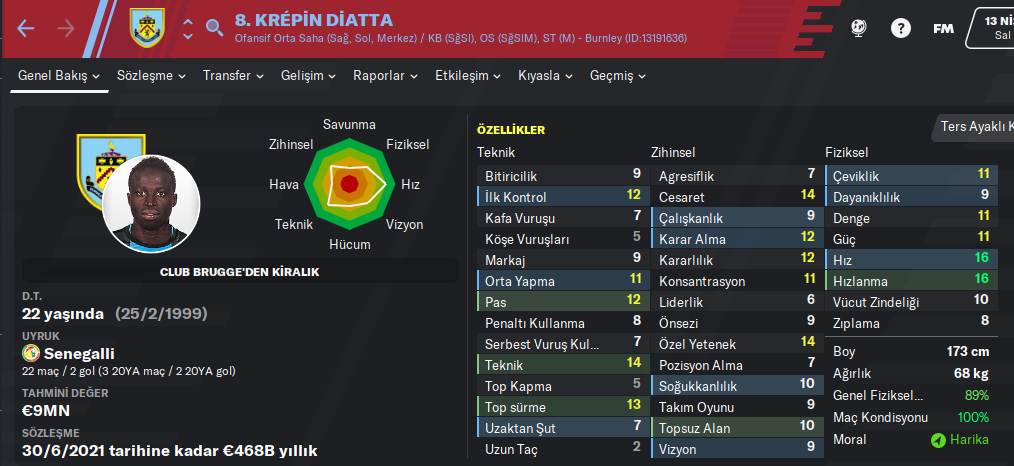Open the Kıyasla menu

pos(545,76)
